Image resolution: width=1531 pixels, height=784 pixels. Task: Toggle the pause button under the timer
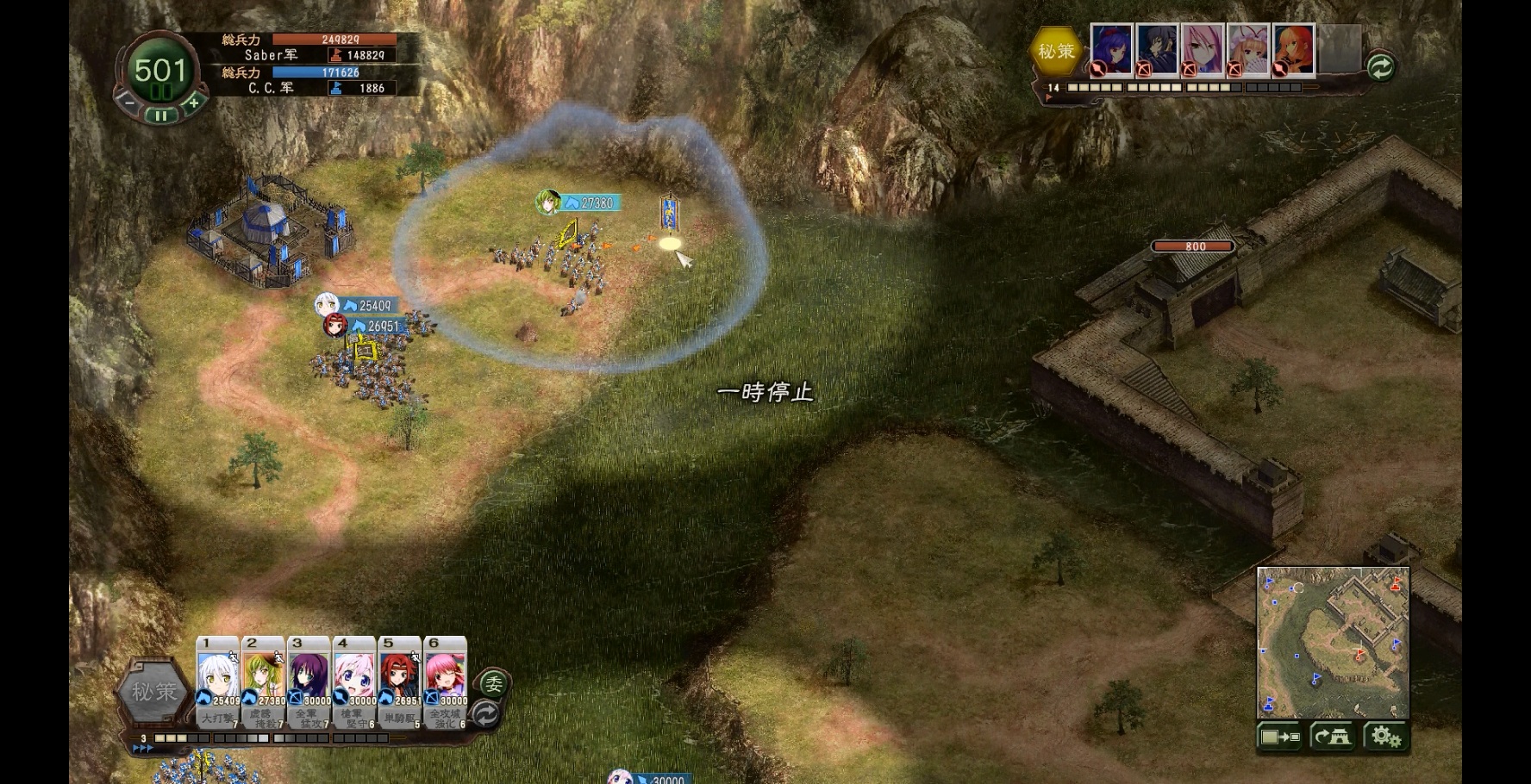[161, 115]
